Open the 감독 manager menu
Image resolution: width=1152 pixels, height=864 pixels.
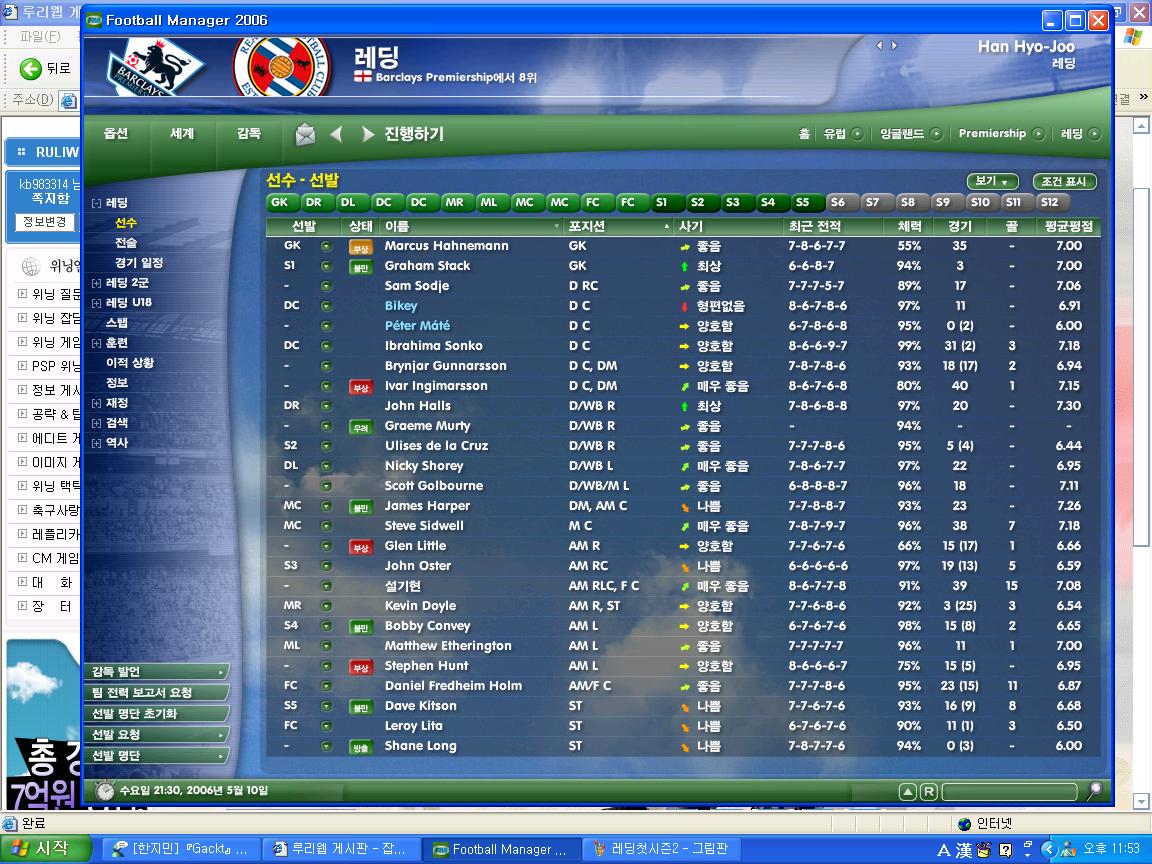[249, 134]
